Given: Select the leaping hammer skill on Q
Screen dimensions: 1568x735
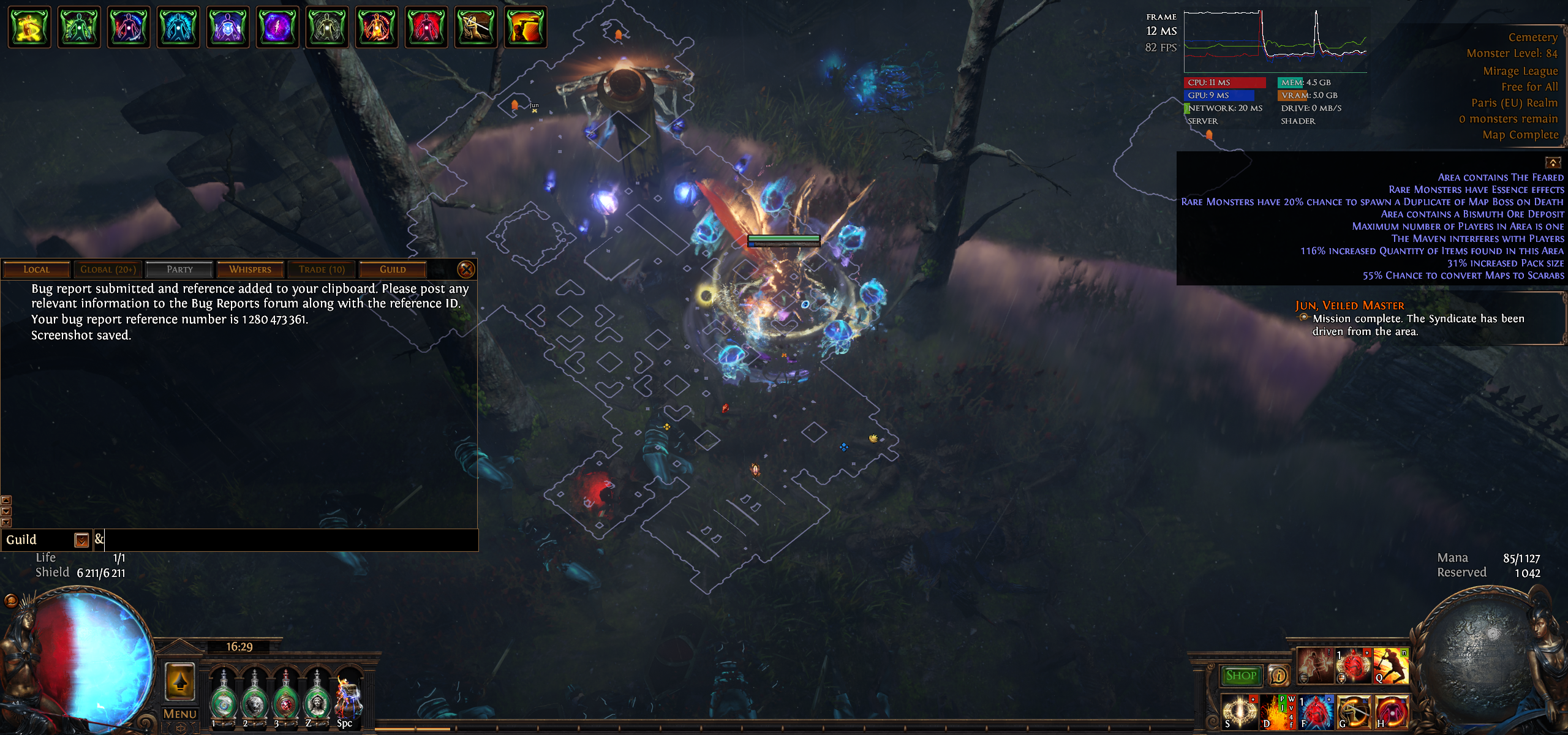Looking at the screenshot, I should tap(1391, 666).
